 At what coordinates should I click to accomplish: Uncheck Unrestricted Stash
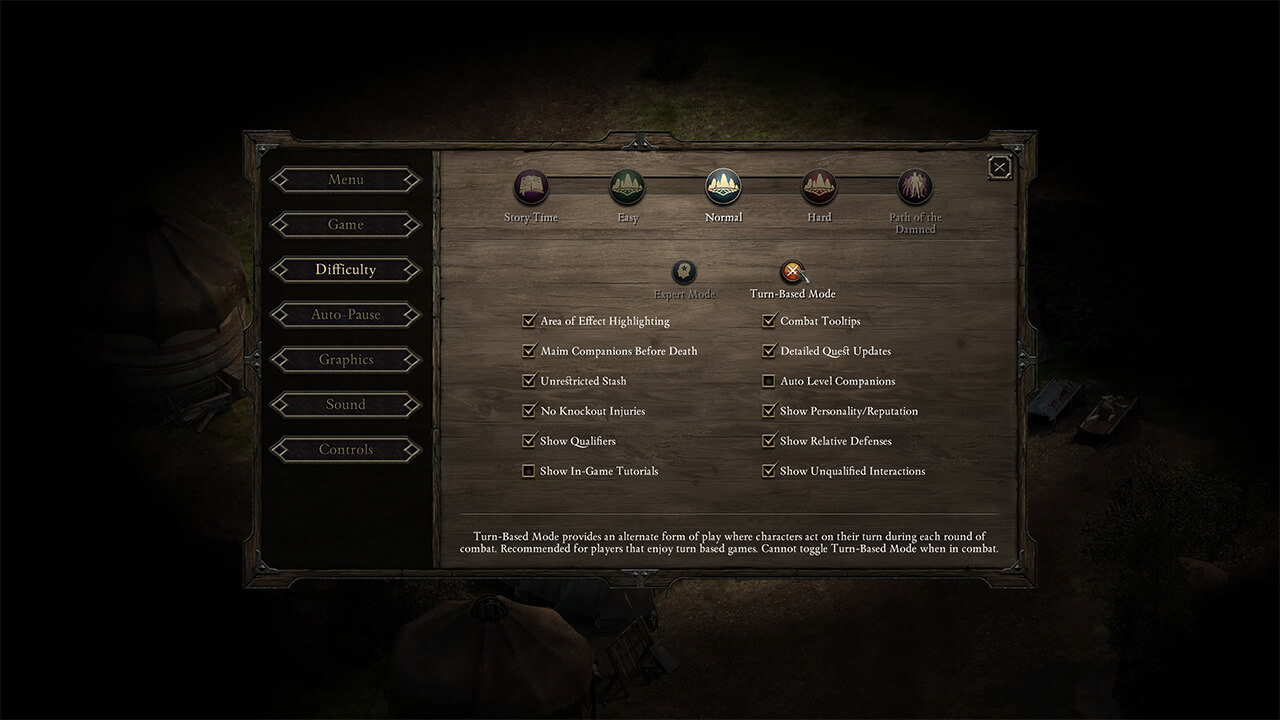tap(528, 380)
